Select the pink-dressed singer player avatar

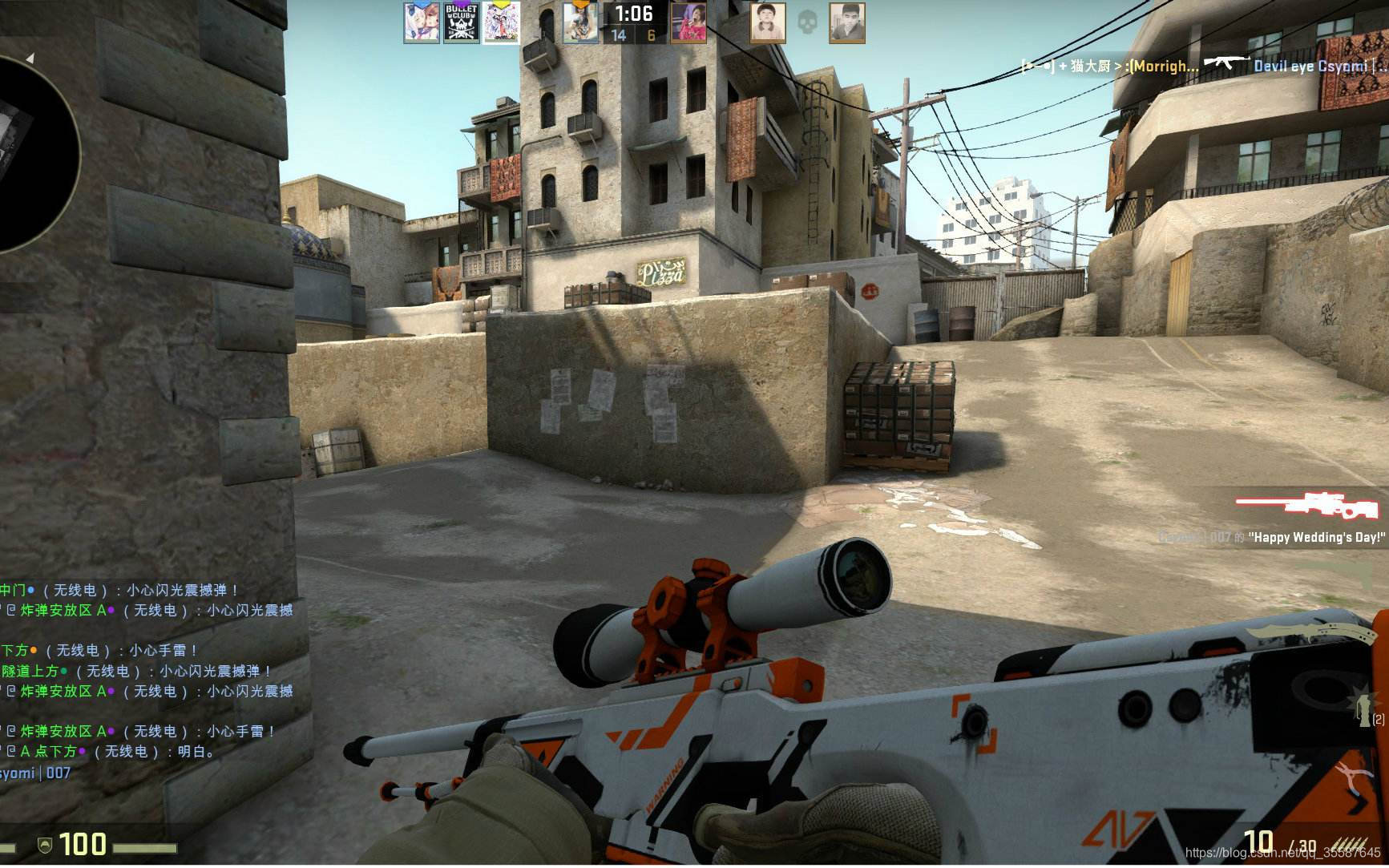pyautogui.click(x=688, y=22)
